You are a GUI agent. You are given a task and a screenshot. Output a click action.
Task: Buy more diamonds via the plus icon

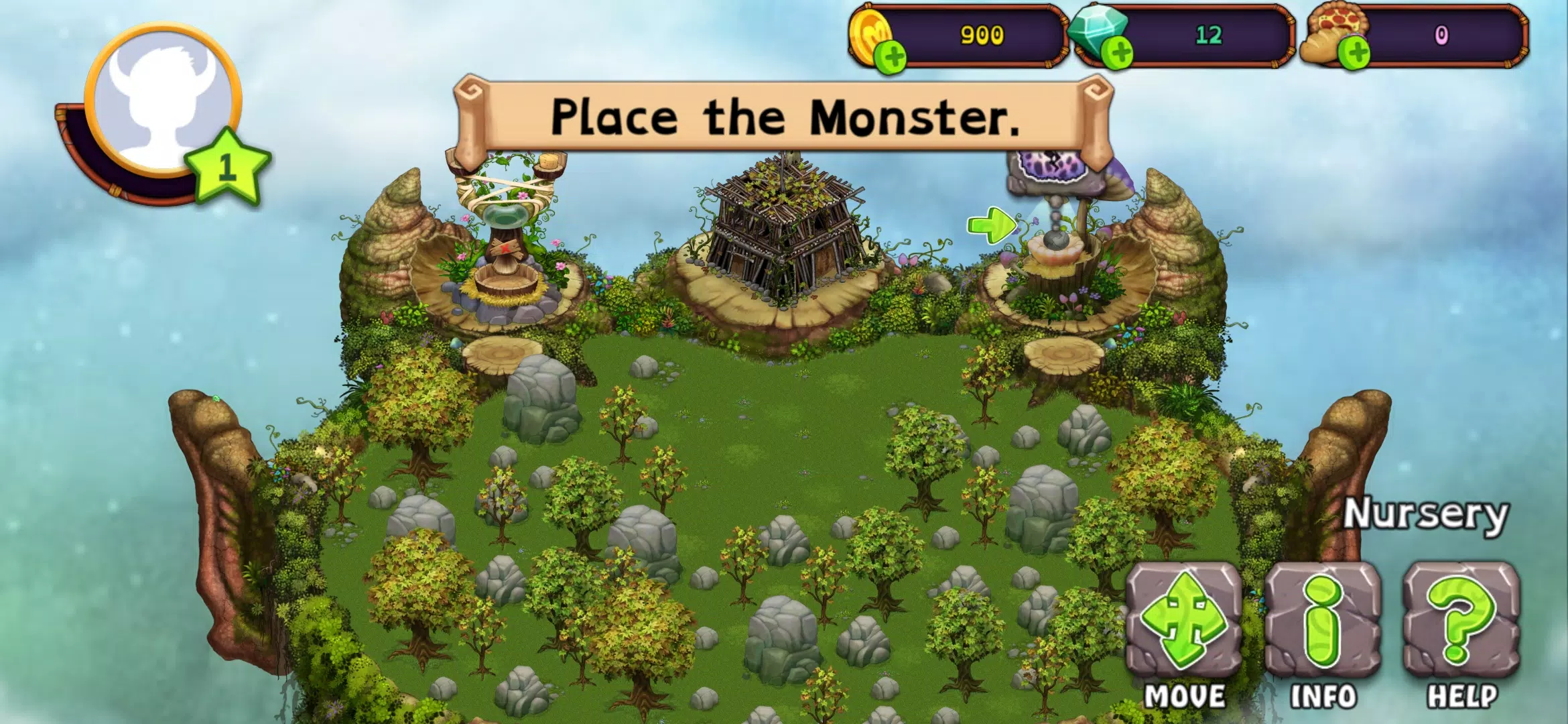click(x=1118, y=53)
